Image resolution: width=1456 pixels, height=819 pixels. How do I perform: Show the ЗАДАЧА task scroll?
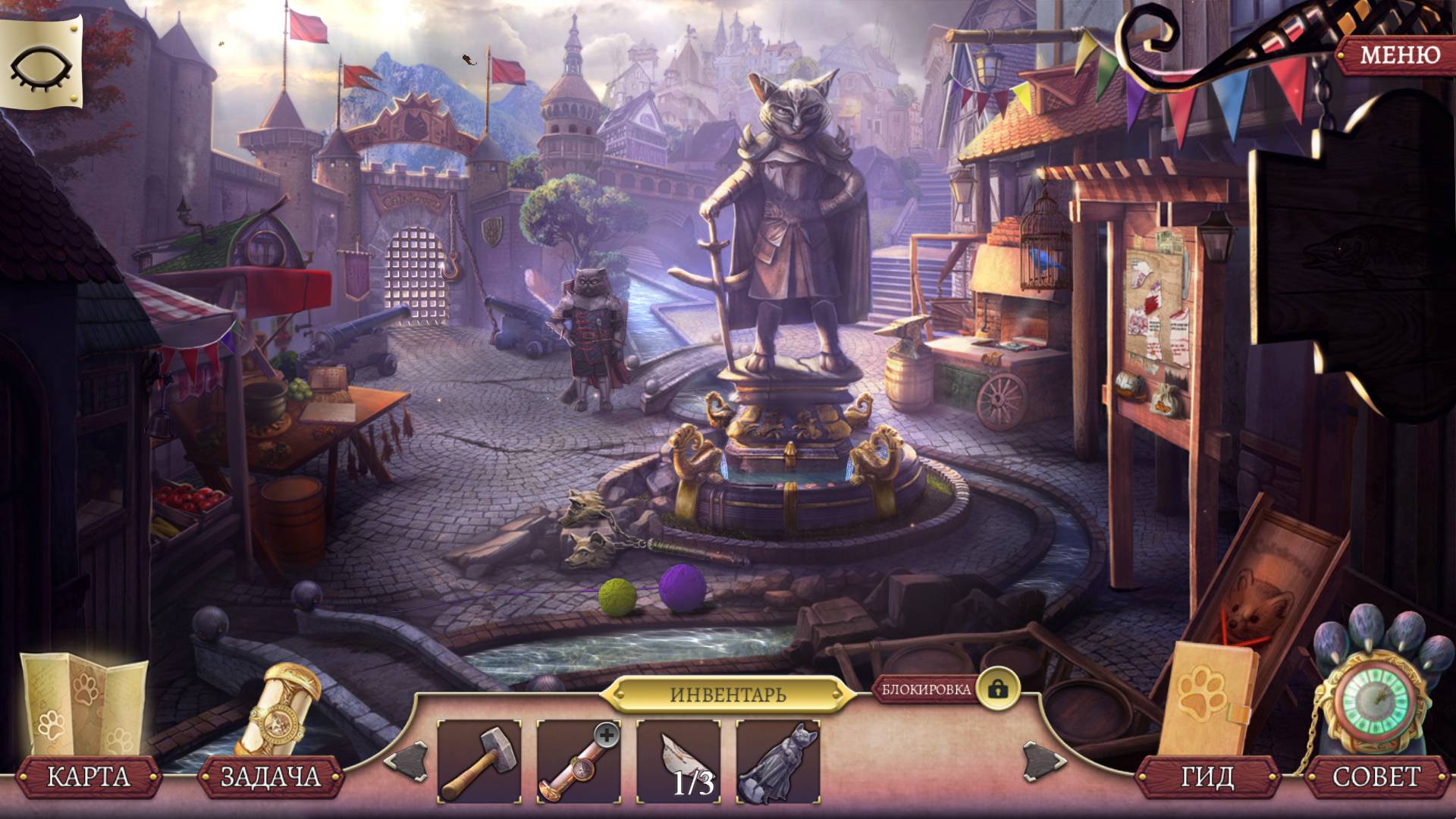click(270, 776)
